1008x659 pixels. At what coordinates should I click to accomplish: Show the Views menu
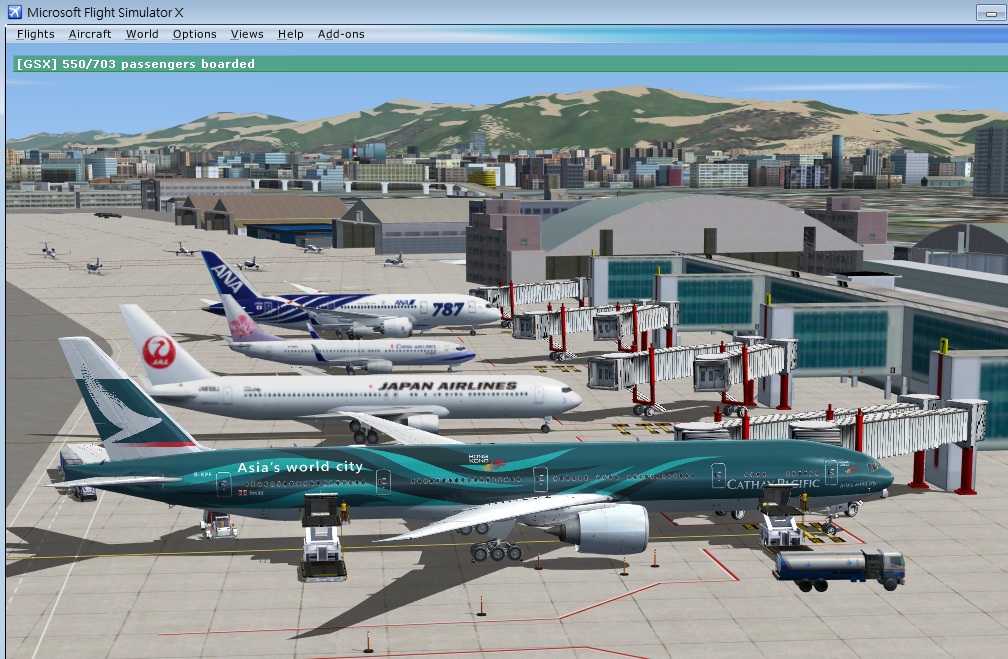(247, 34)
